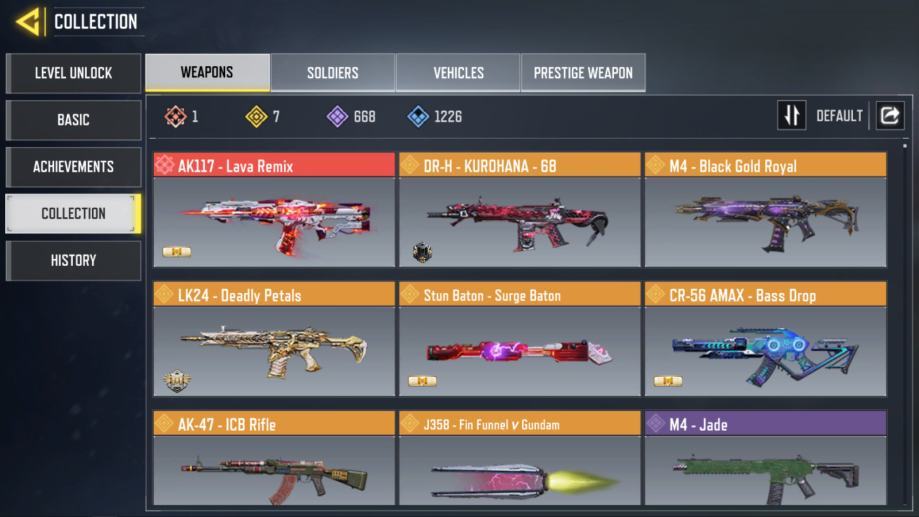Select the Stun Baton Surge Baton
Viewport: 919px width, 517px height.
pyautogui.click(x=519, y=340)
